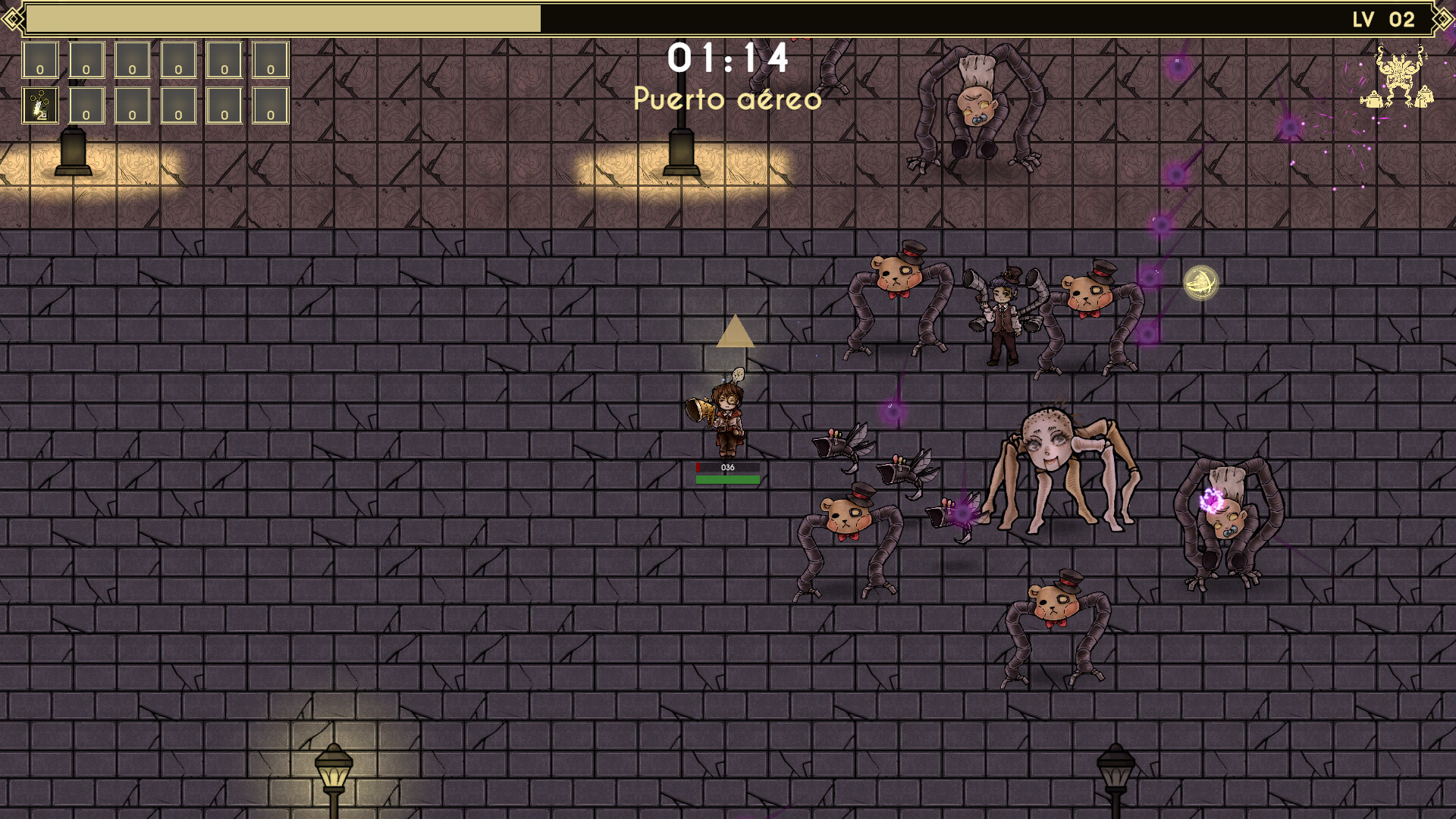
Task: Click the clawed boss creature icon at top right
Action: coord(1399,76)
